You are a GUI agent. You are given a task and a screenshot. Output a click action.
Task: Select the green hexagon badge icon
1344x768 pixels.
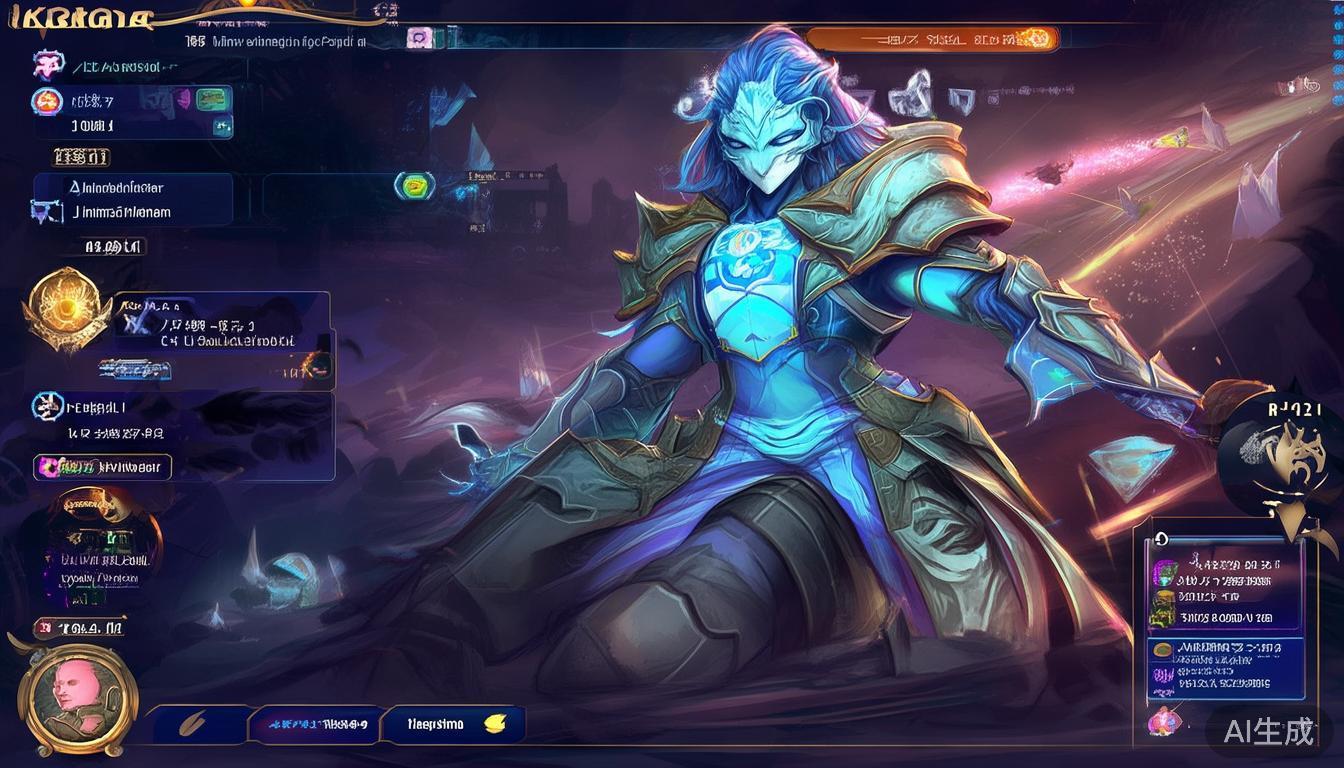point(414,185)
